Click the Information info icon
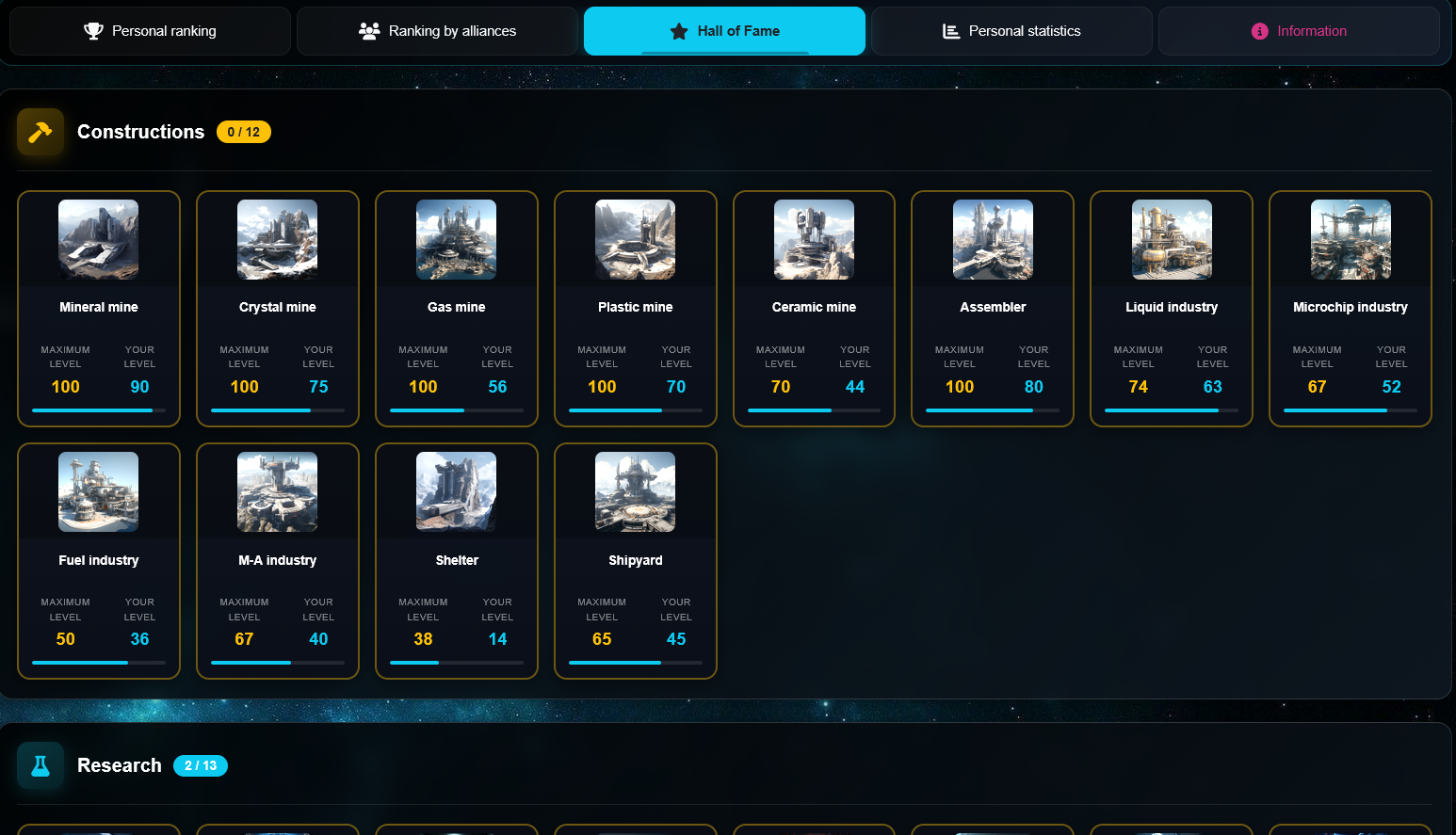This screenshot has height=835, width=1456. 1261,30
